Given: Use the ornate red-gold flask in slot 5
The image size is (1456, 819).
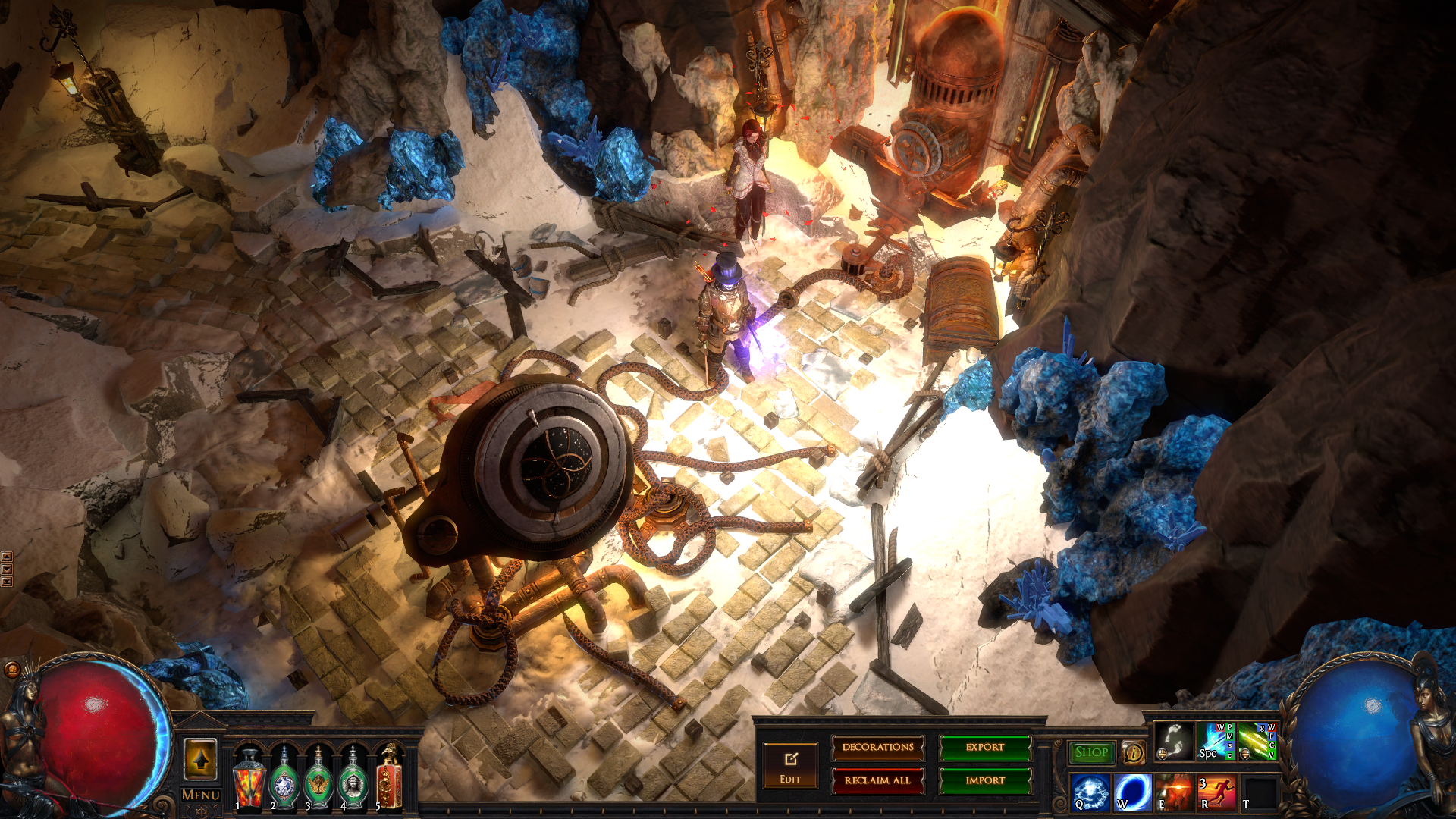Looking at the screenshot, I should tap(388, 779).
